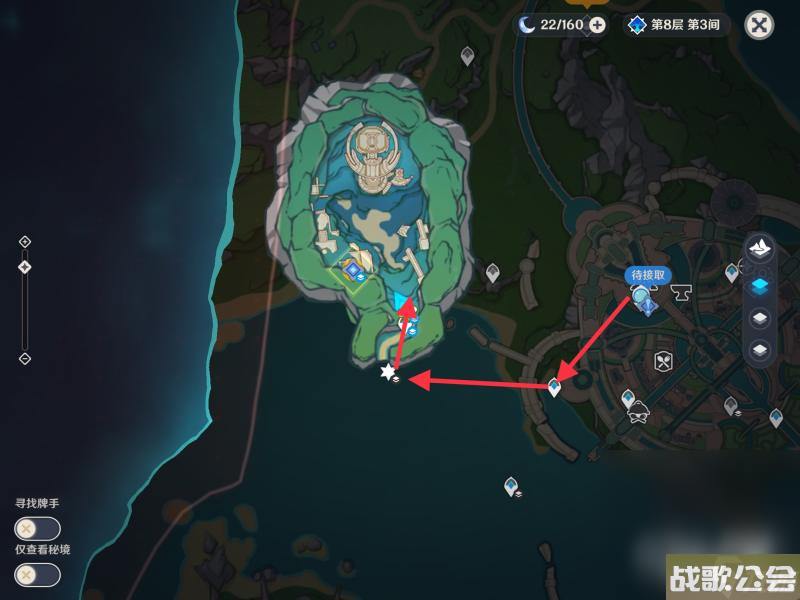The image size is (800, 600).
Task: Toggle the 寻找牌手 switch
Action: click(x=37, y=529)
